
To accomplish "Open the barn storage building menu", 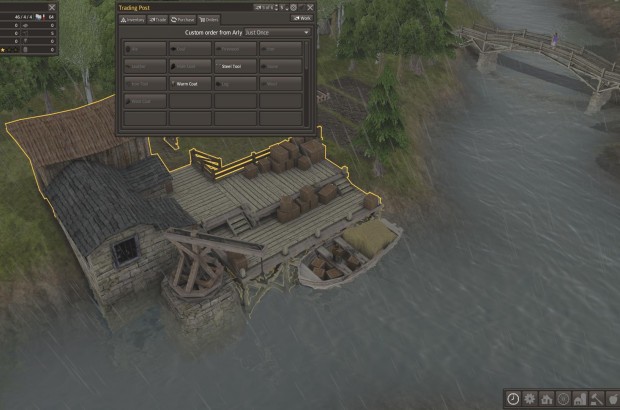I will pos(580,398).
